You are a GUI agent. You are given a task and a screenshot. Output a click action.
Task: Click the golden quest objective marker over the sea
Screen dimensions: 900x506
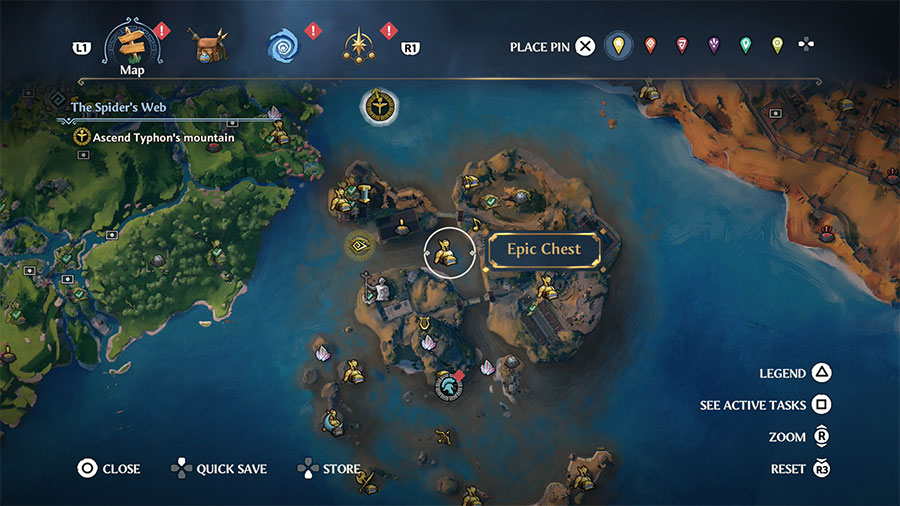point(379,105)
